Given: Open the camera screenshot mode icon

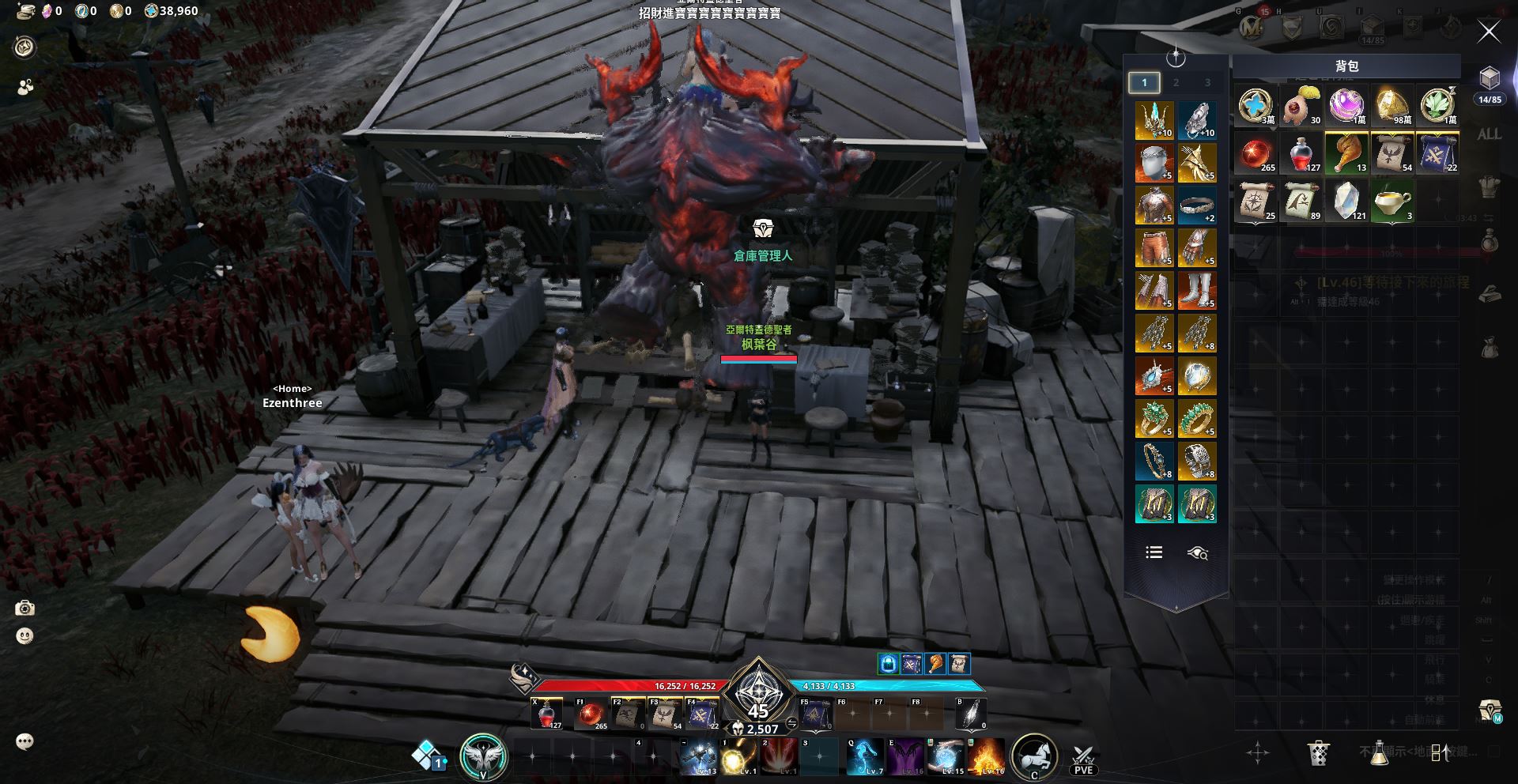Looking at the screenshot, I should click(25, 608).
